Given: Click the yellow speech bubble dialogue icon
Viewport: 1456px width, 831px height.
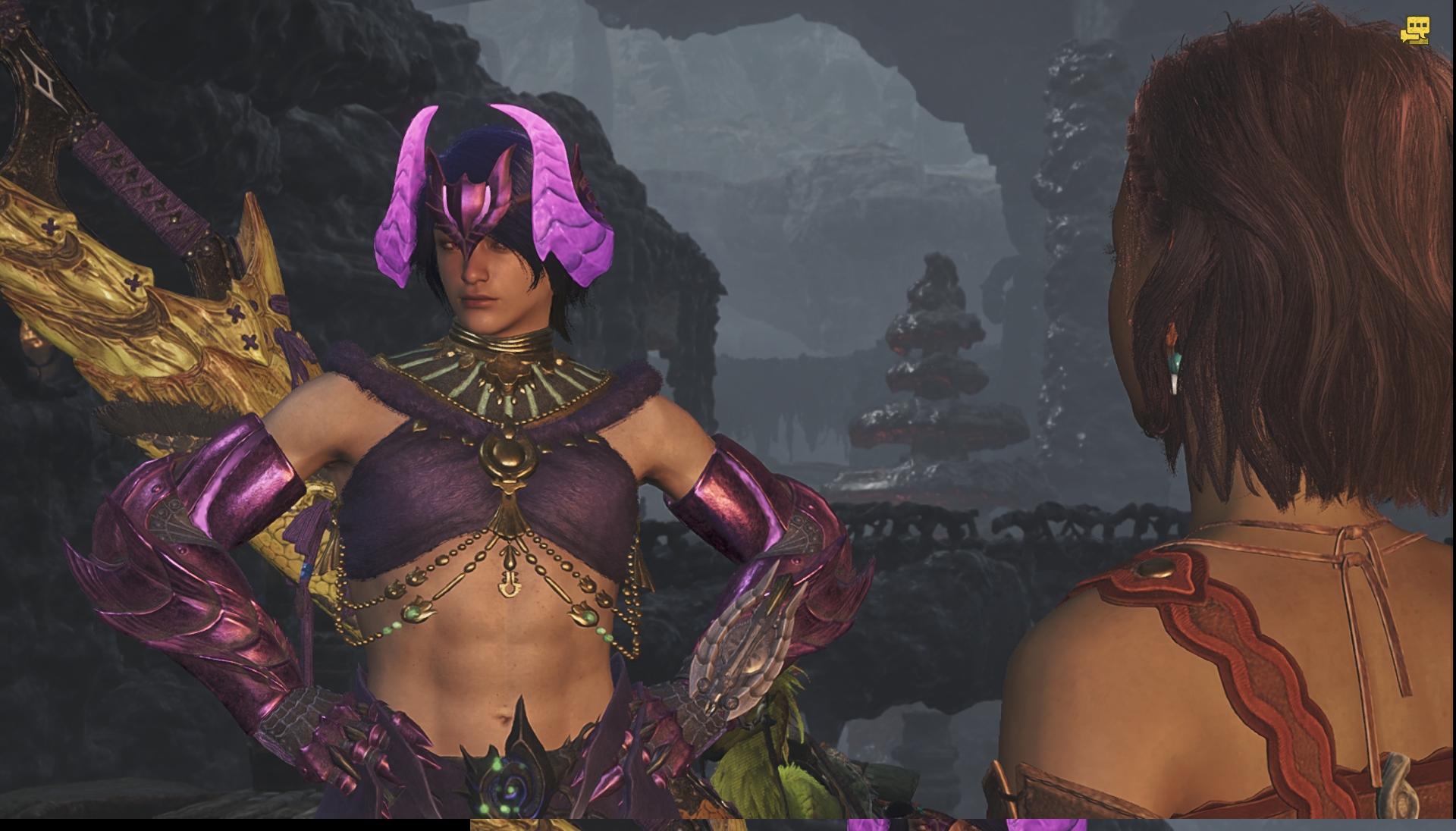Looking at the screenshot, I should point(1414,31).
